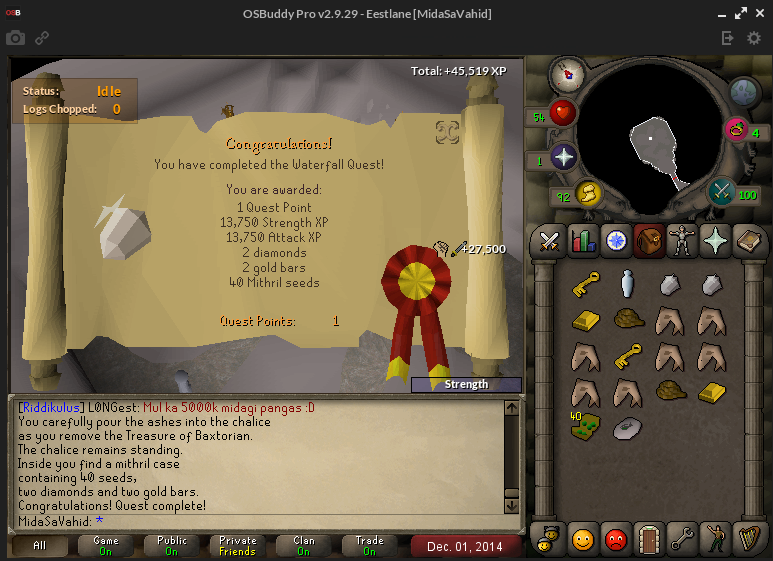
Task: Show the Worn Equipment tab
Action: click(682, 240)
